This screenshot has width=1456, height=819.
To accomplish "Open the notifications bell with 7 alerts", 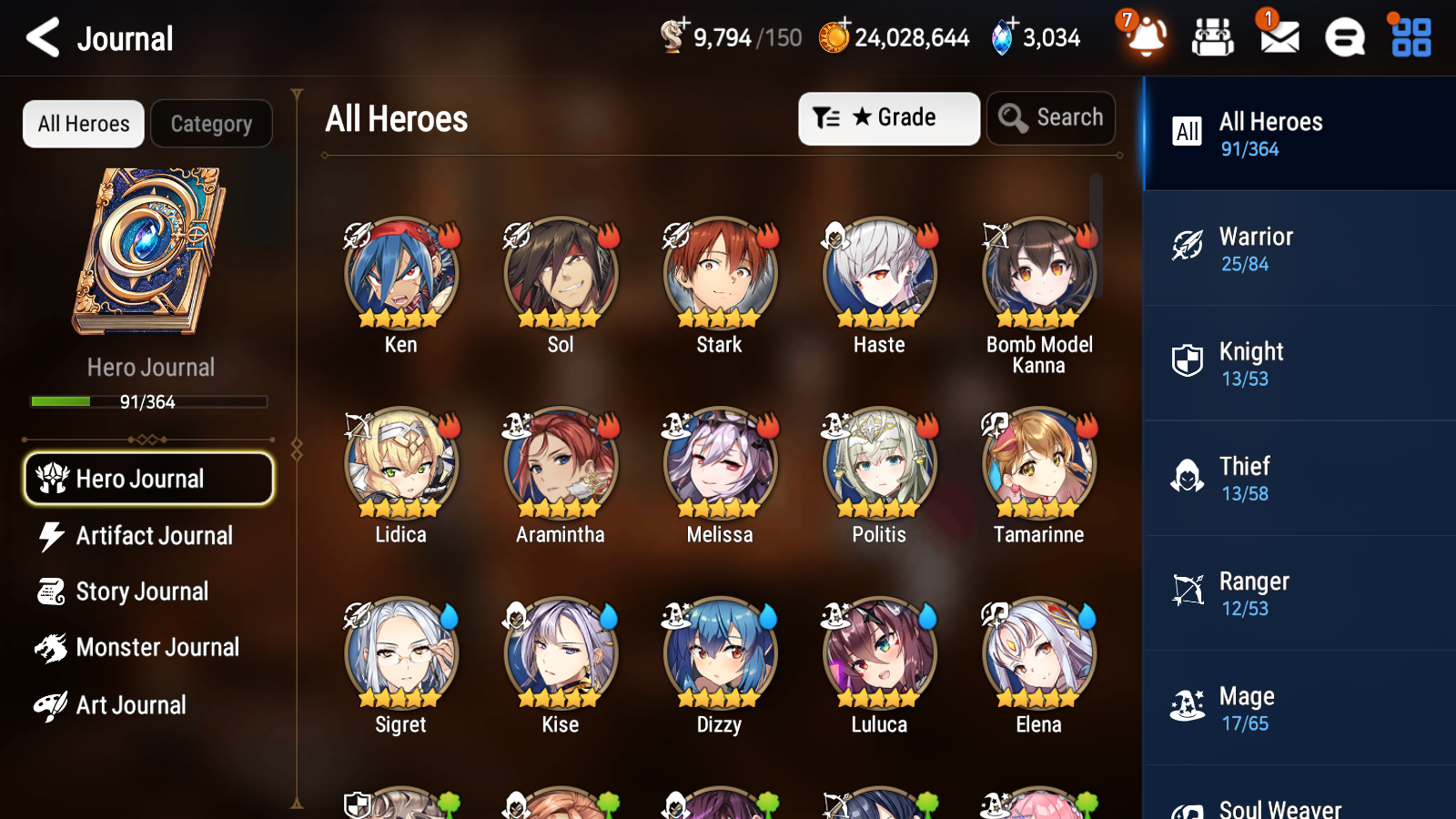I will tap(1146, 38).
